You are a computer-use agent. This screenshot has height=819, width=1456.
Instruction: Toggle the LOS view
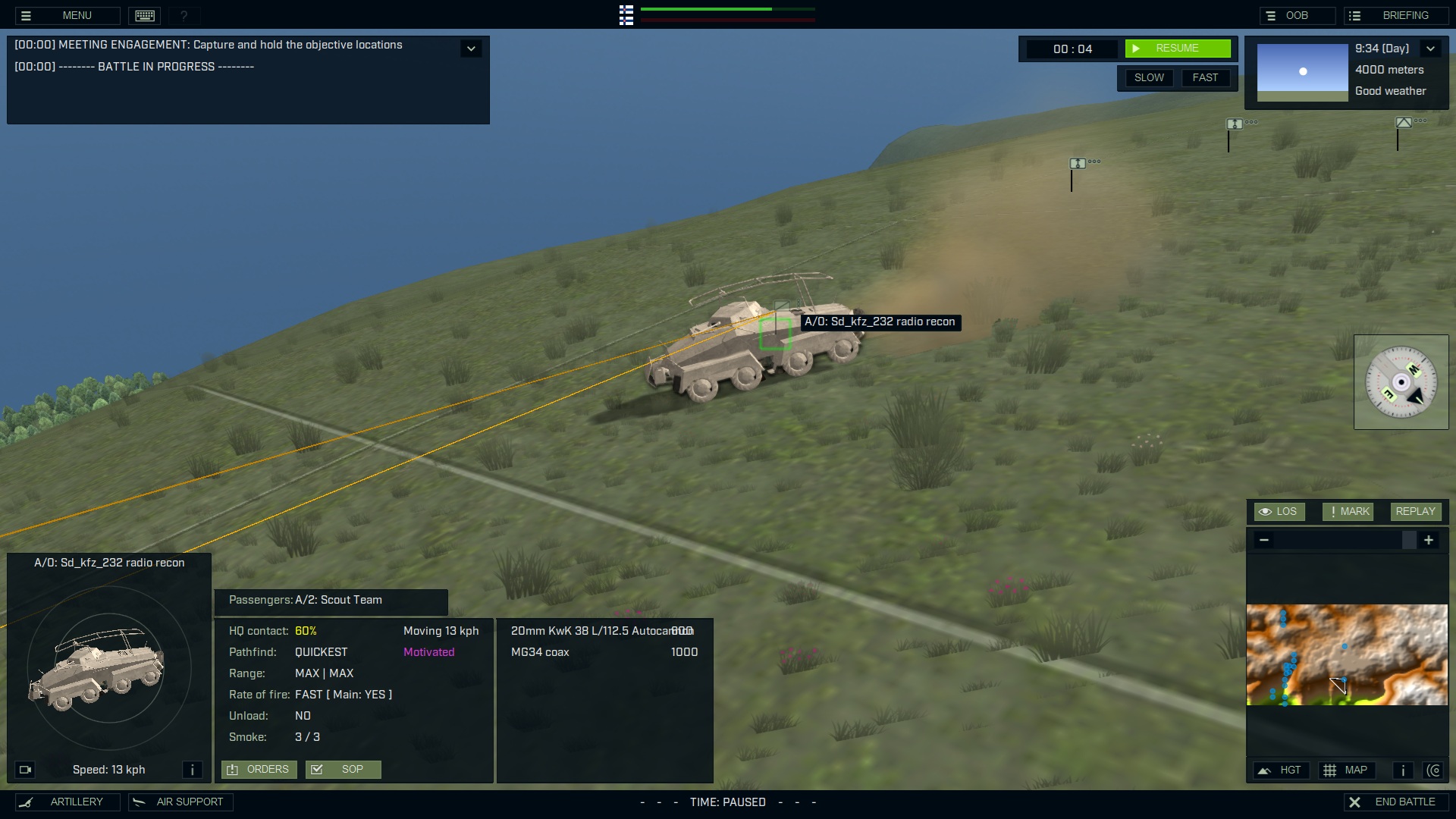point(1279,512)
